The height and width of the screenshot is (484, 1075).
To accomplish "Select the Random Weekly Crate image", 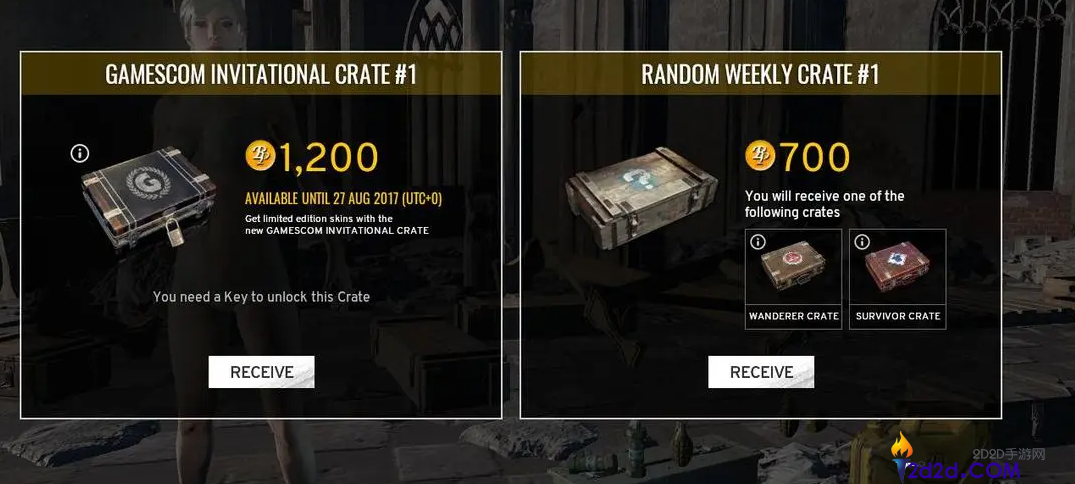I will tap(641, 194).
